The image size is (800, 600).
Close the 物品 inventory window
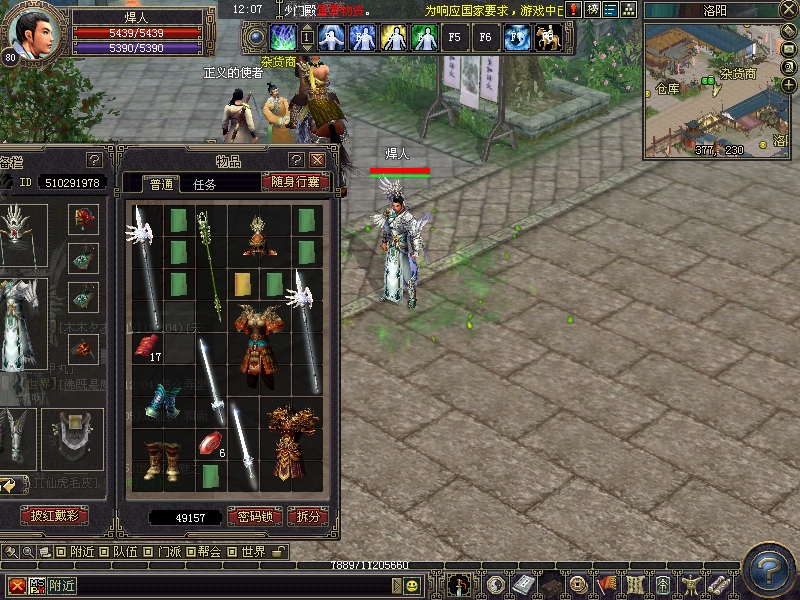pyautogui.click(x=317, y=160)
